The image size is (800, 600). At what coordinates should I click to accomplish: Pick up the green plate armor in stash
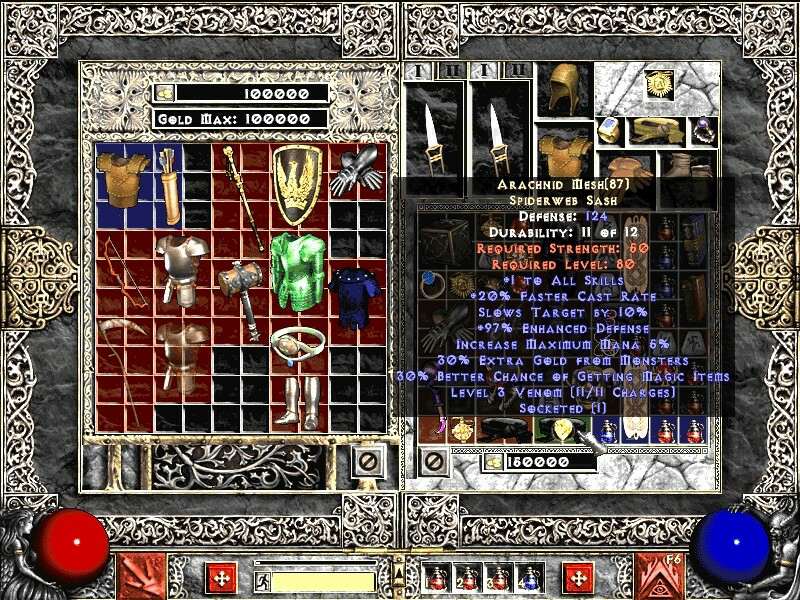[x=294, y=270]
